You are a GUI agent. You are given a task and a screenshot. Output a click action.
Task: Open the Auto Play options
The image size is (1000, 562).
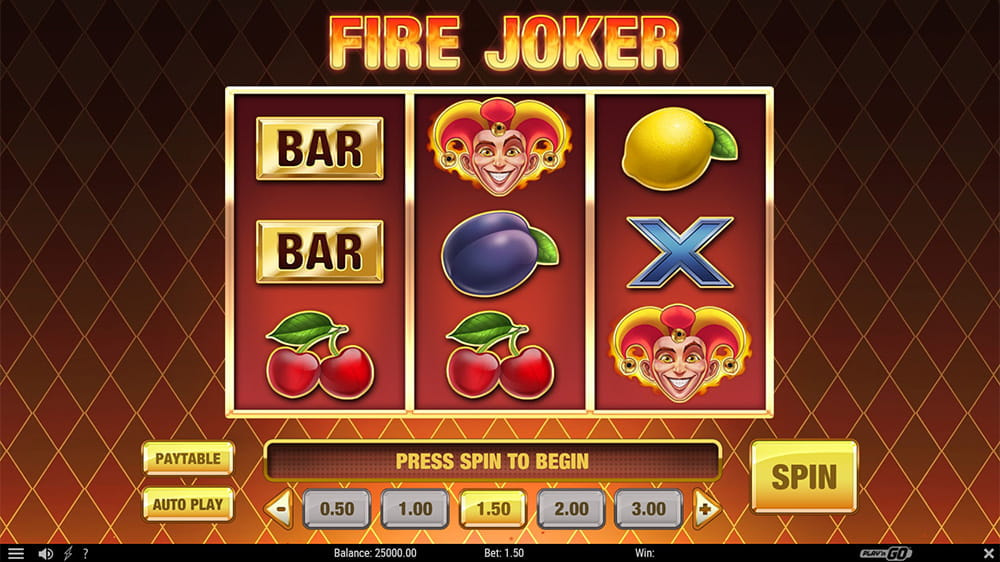click(188, 504)
